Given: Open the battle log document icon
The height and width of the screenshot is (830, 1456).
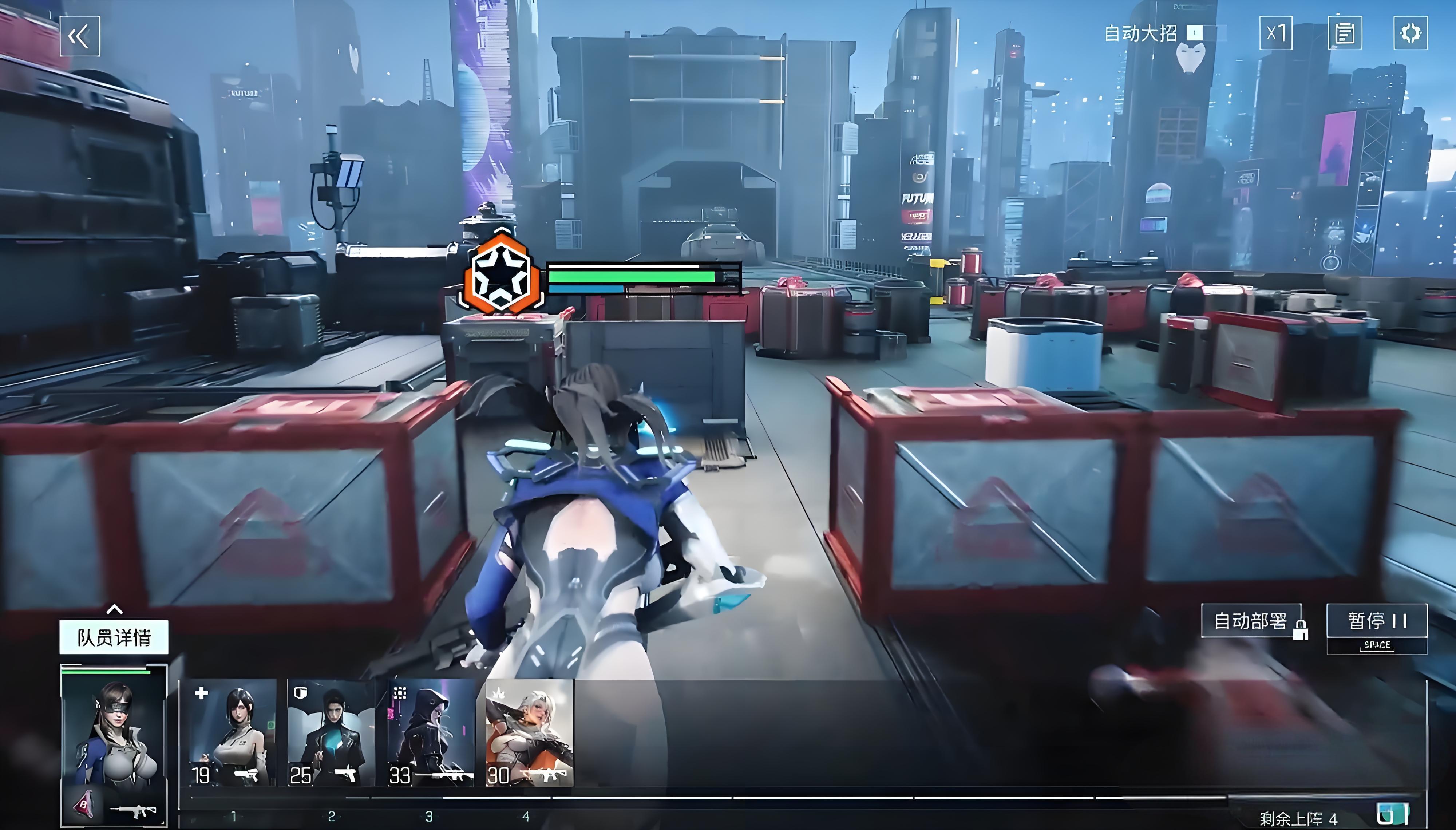Looking at the screenshot, I should pos(1344,33).
